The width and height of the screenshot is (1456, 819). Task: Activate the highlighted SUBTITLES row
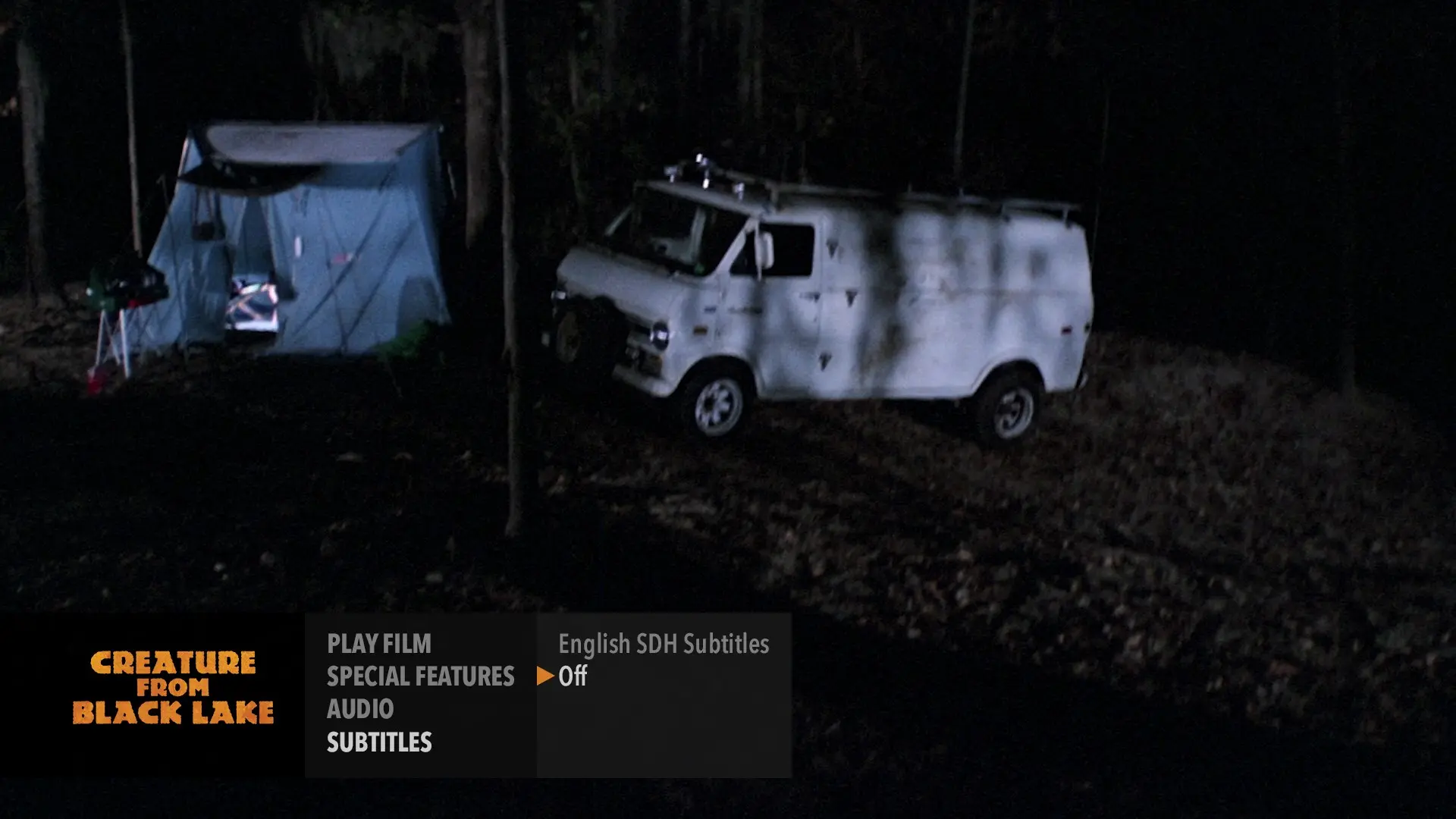378,743
